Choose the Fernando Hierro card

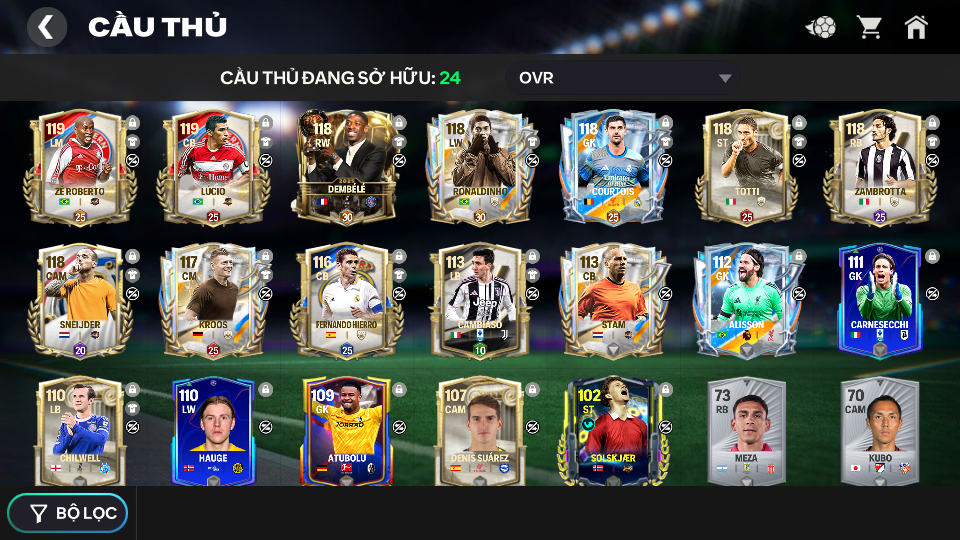(346, 300)
